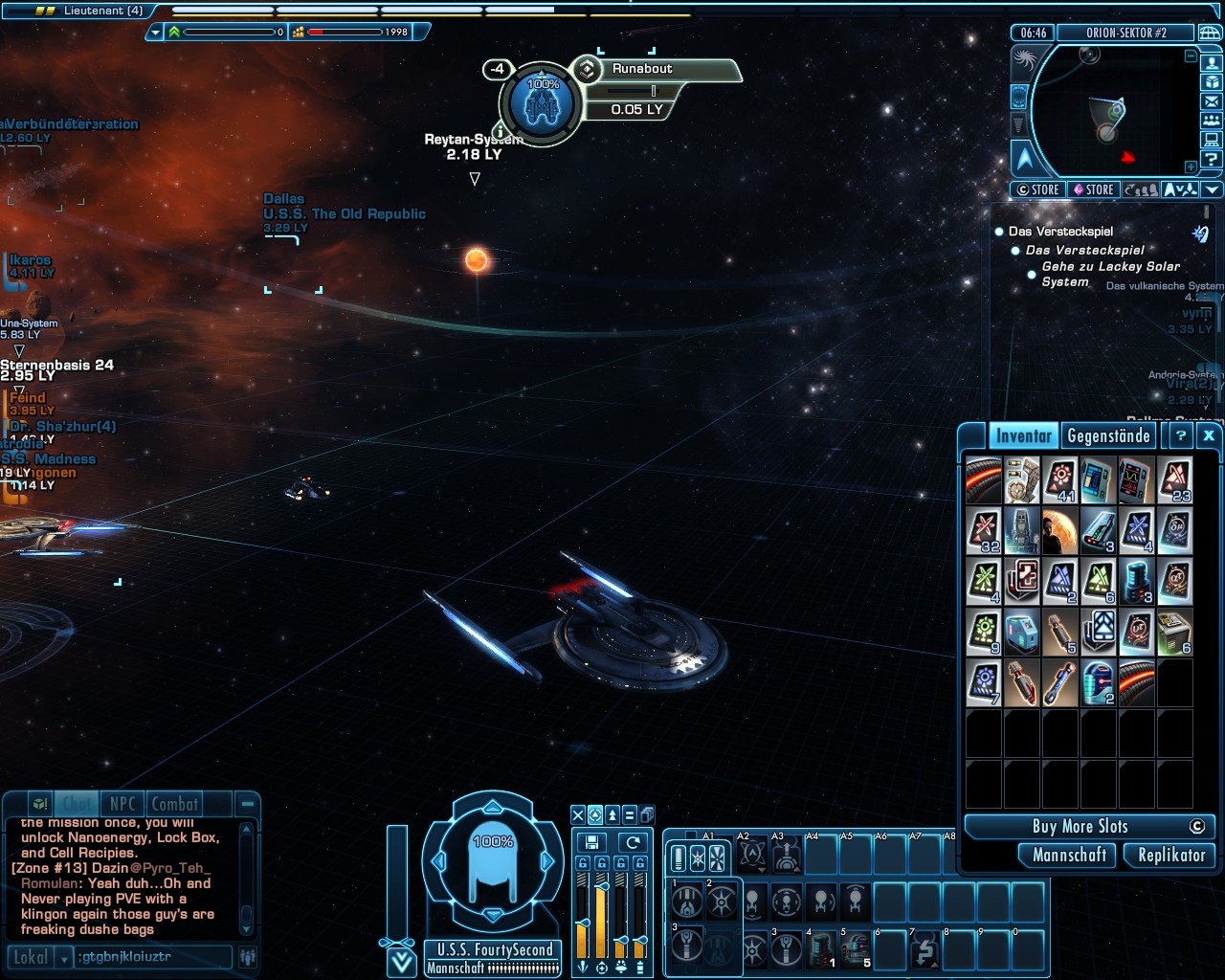Open the mail envelope icon
1225x980 pixels.
click(x=1212, y=102)
